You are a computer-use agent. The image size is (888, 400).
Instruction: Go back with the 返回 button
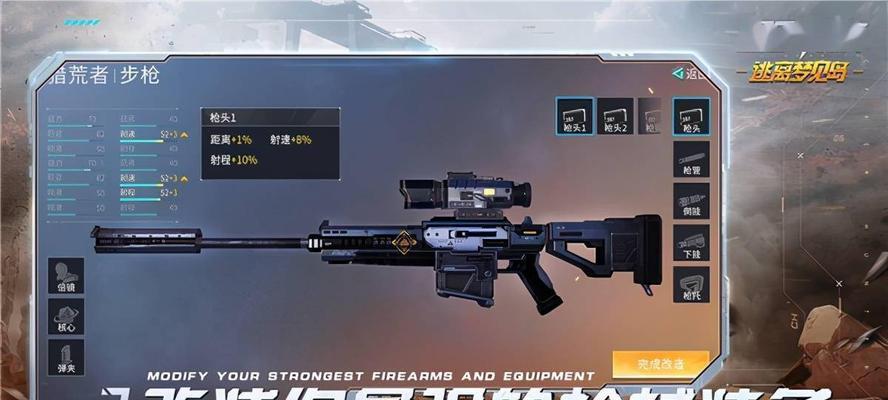690,74
